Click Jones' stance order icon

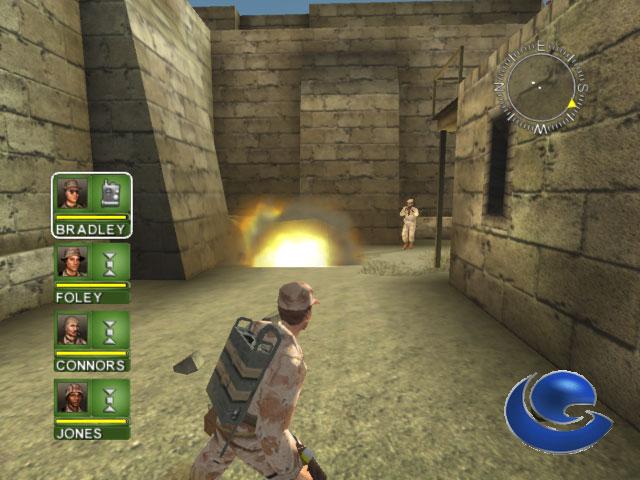110,398
